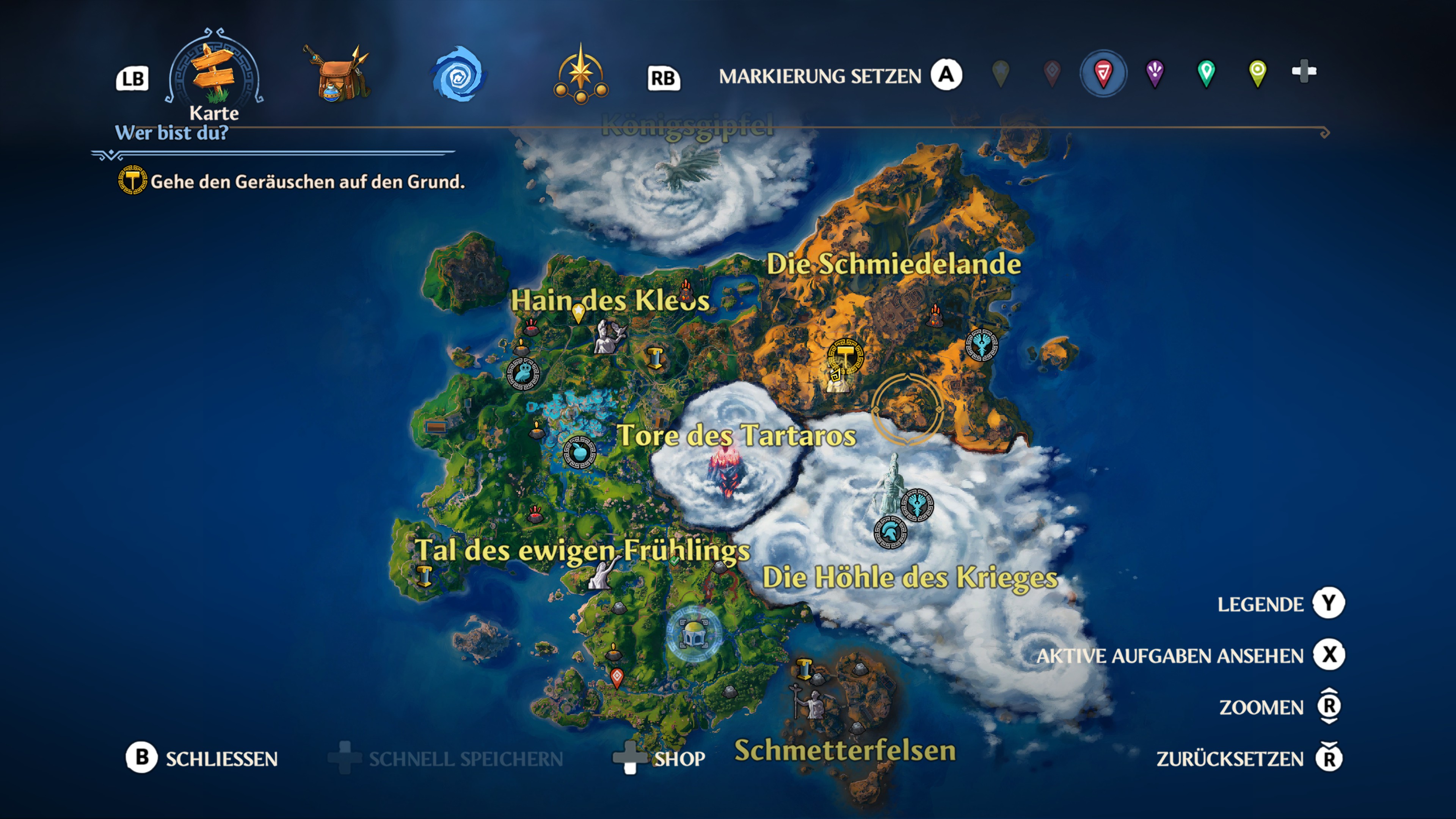Select the apple emblem map marker
The width and height of the screenshot is (1456, 819).
pyautogui.click(x=579, y=452)
